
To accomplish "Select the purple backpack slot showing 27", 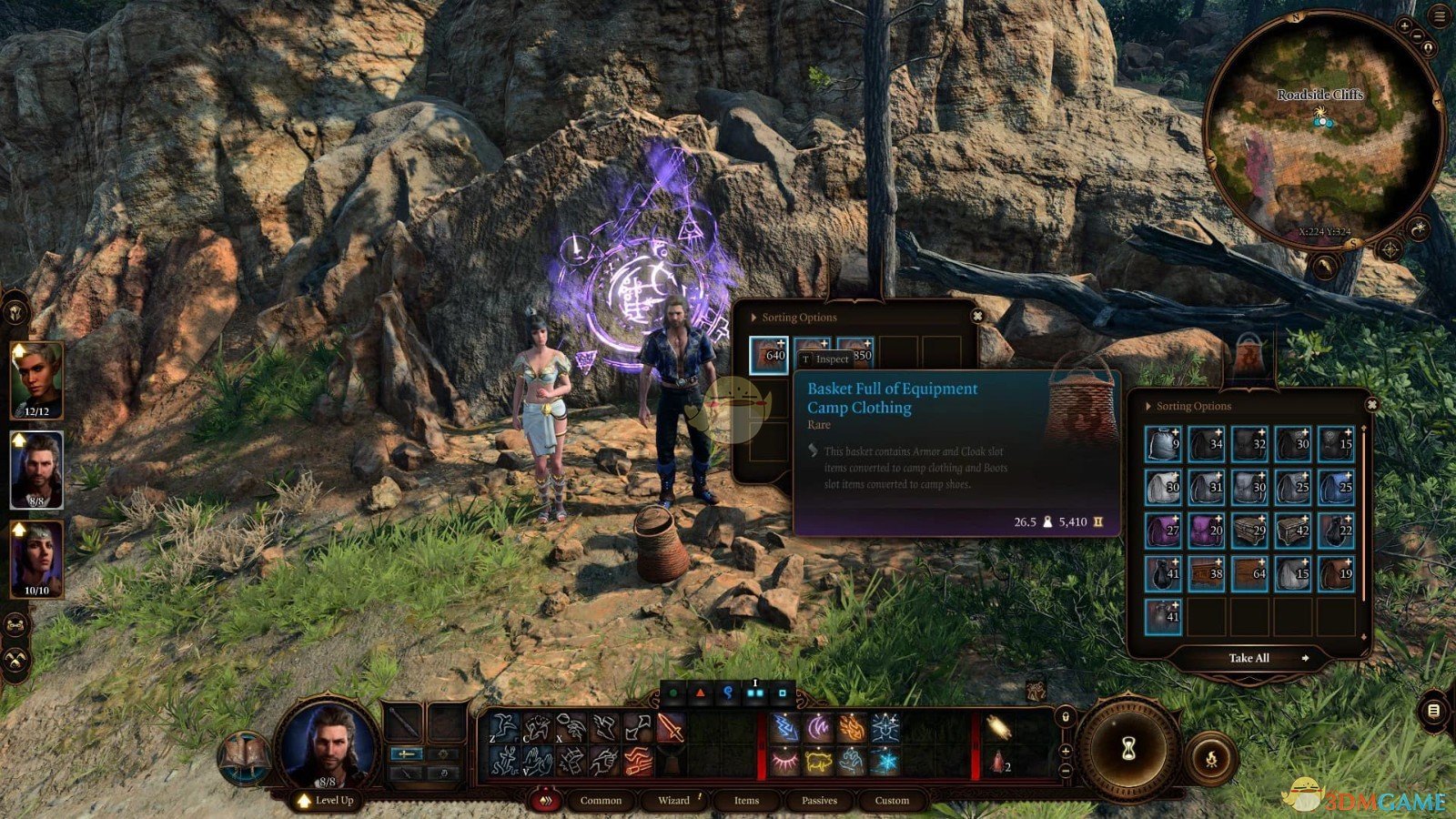I will [x=1163, y=531].
